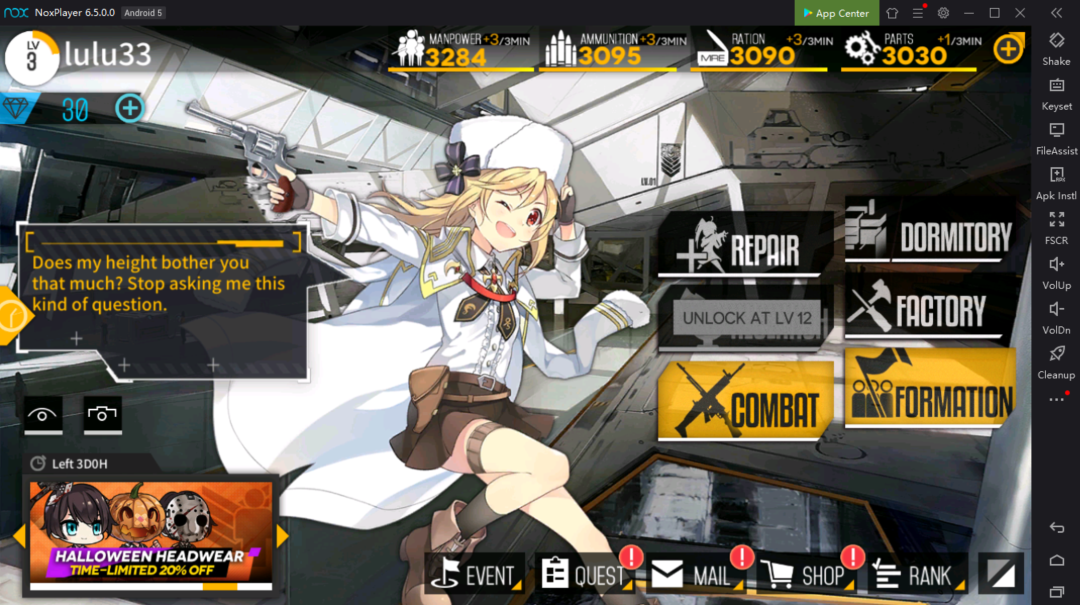Show the next promo banner with right arrow

click(283, 536)
